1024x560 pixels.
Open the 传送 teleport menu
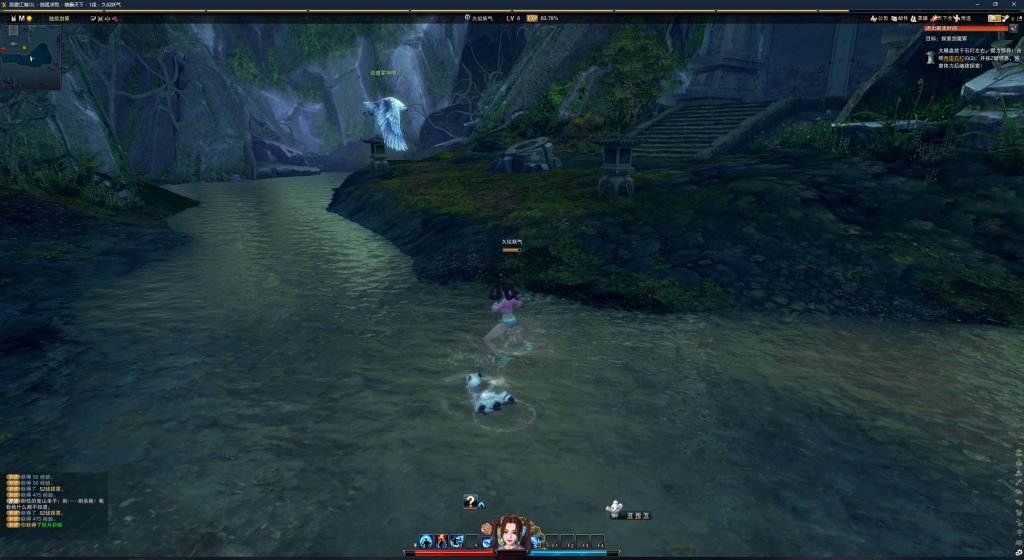(961, 18)
